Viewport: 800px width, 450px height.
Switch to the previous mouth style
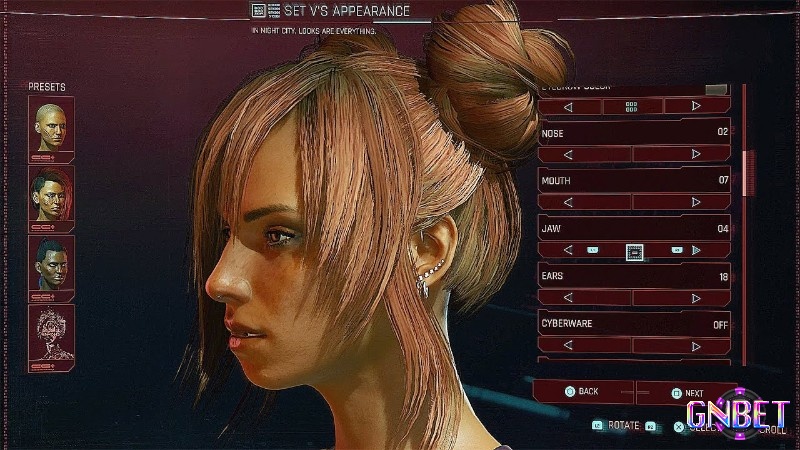click(568, 202)
